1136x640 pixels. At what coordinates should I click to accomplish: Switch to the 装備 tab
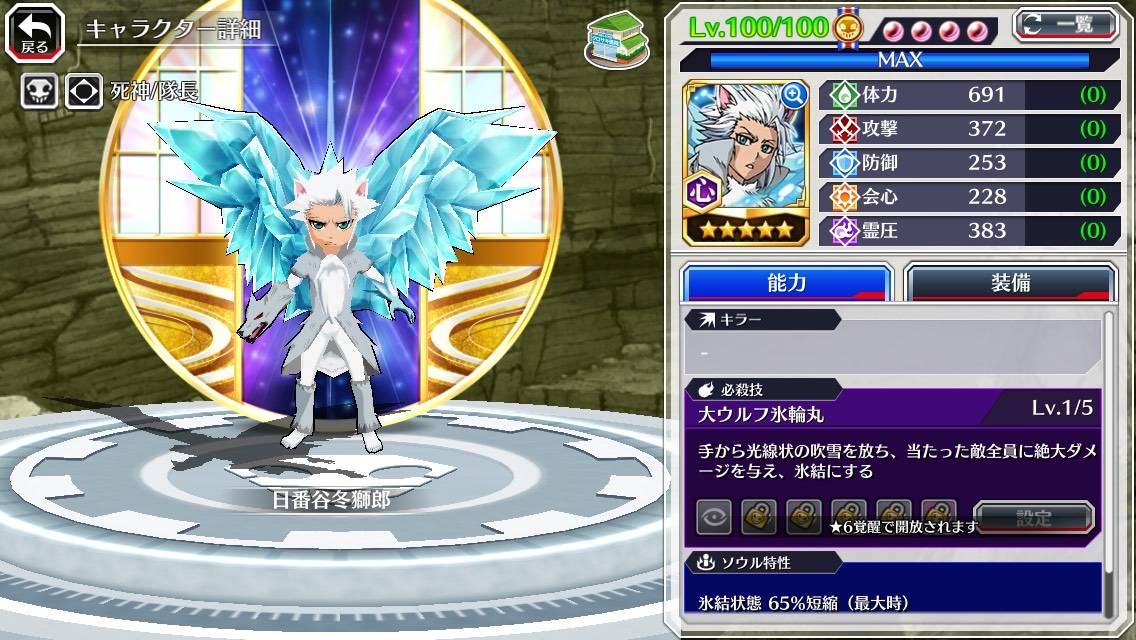point(1010,283)
